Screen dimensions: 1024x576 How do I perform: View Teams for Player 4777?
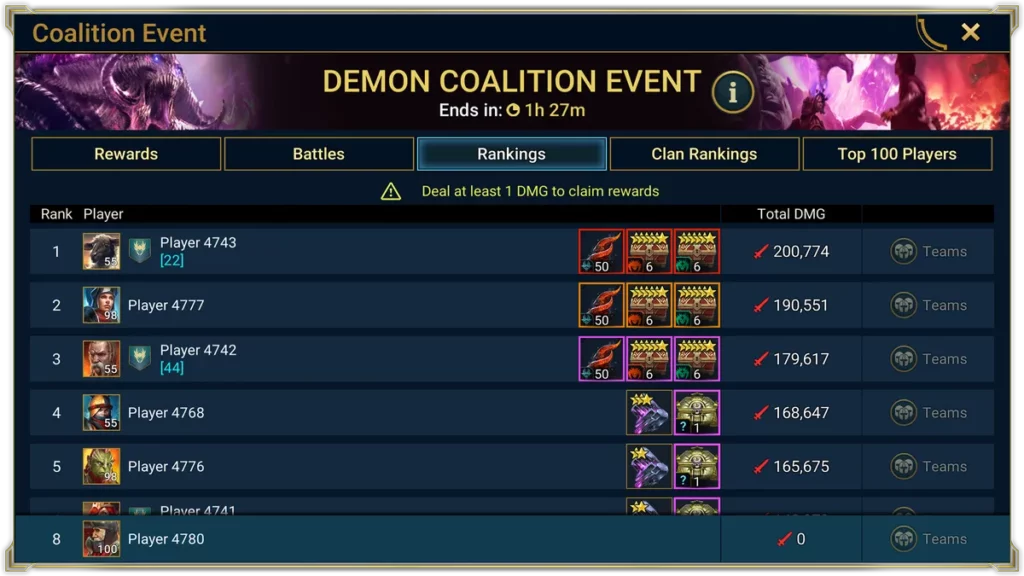pyautogui.click(x=929, y=305)
